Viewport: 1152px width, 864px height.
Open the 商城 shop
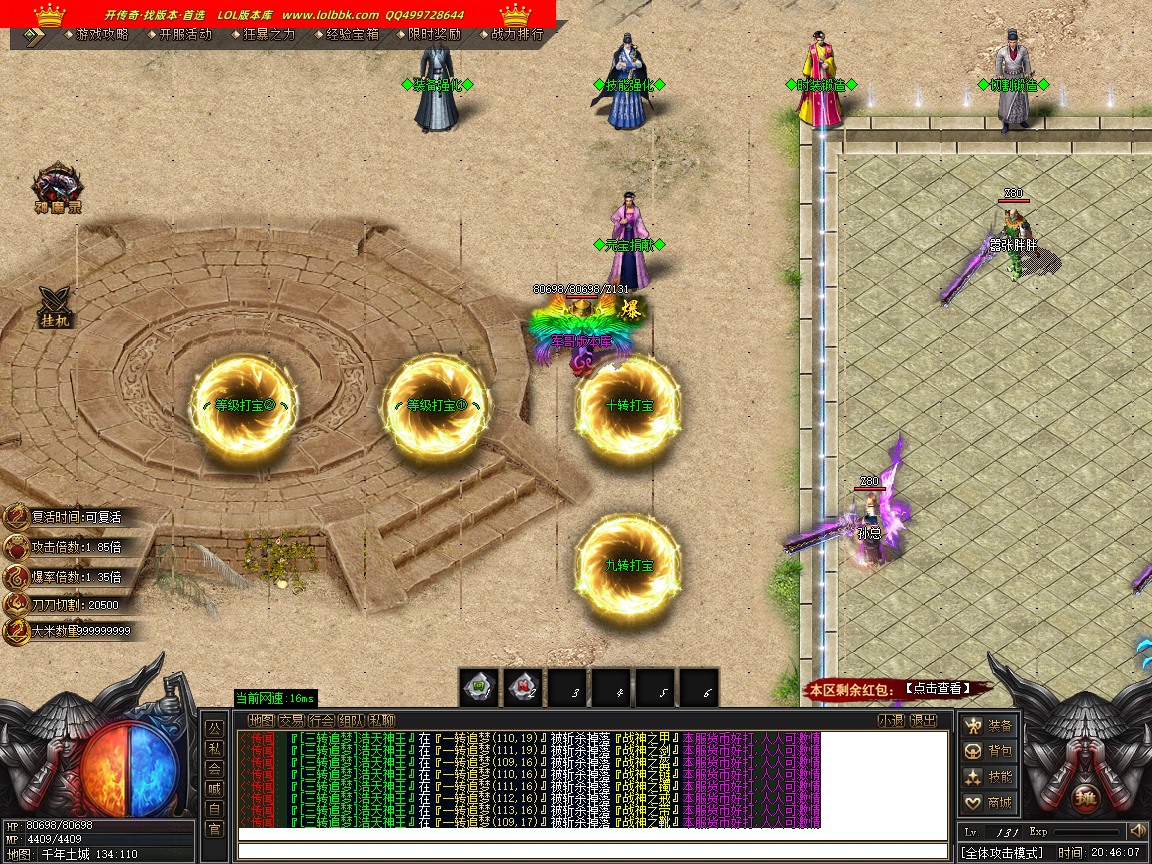[x=988, y=802]
